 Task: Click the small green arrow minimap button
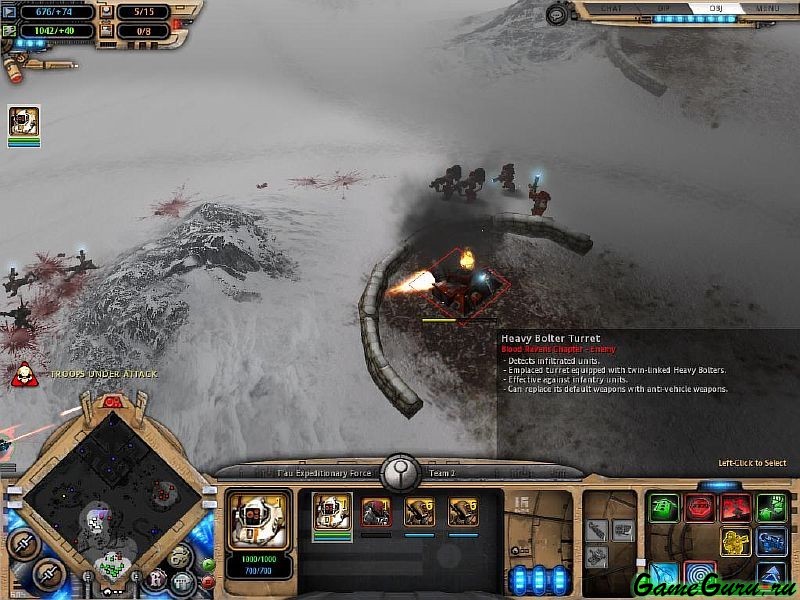208,564
